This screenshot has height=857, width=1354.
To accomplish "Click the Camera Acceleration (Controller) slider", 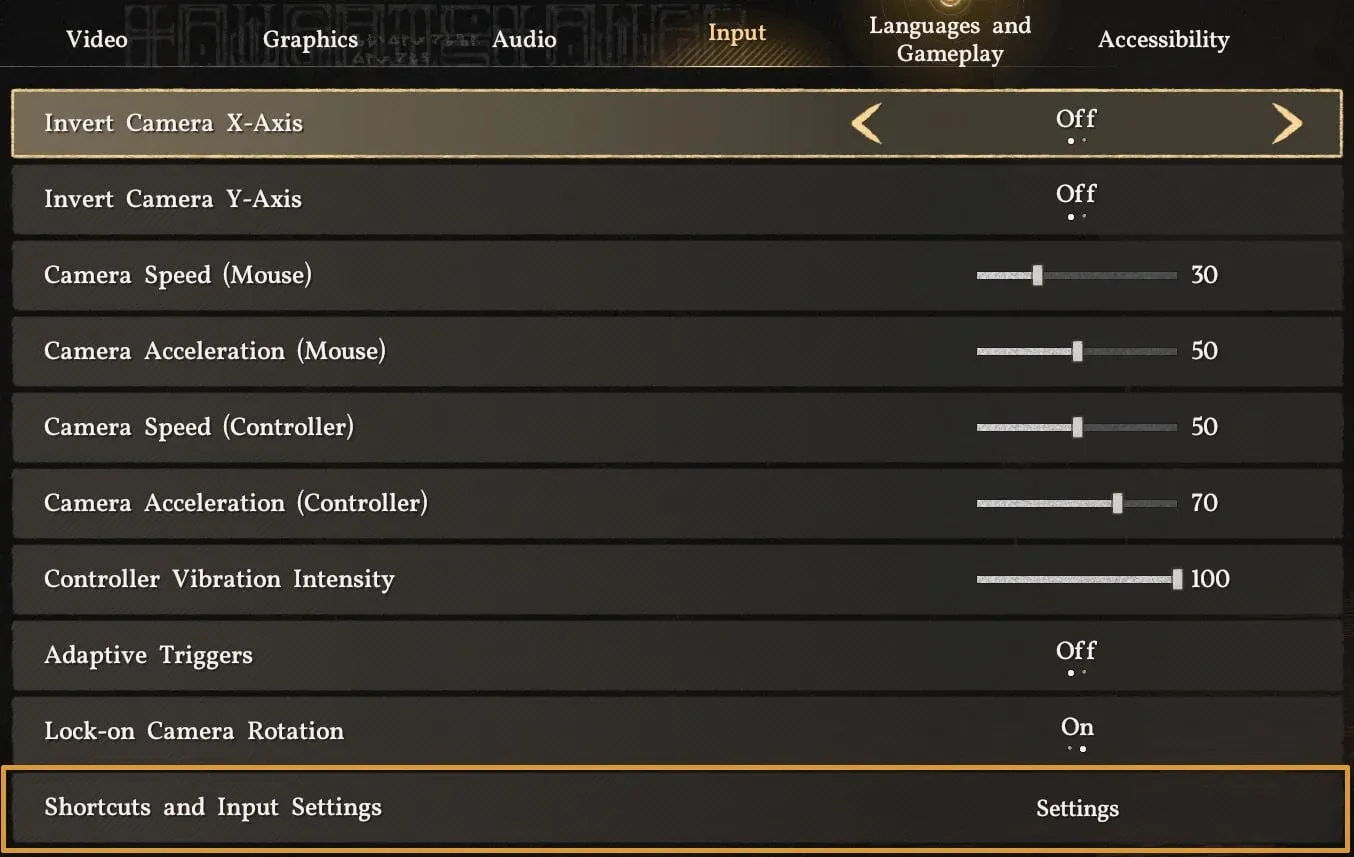I will (1117, 503).
